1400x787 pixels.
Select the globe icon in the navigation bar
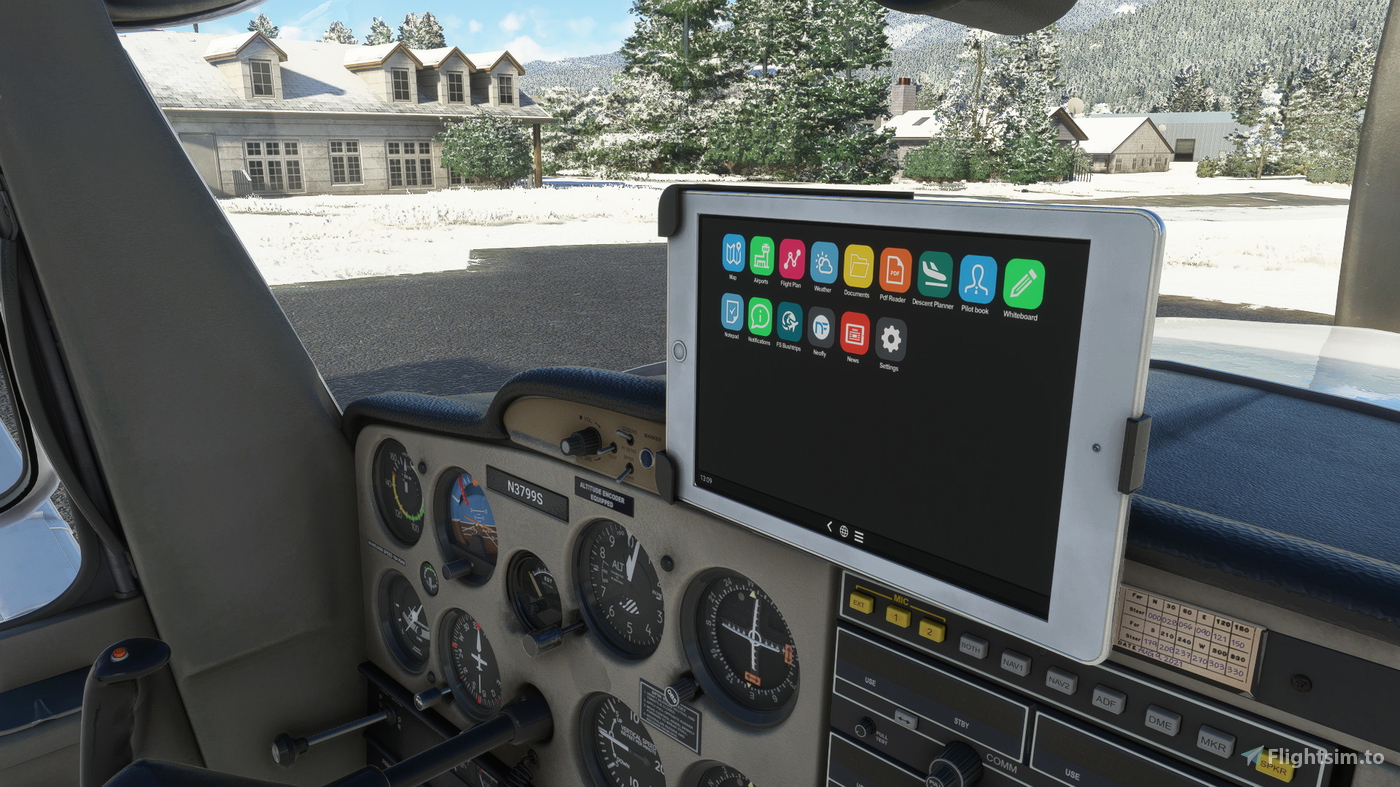[842, 533]
